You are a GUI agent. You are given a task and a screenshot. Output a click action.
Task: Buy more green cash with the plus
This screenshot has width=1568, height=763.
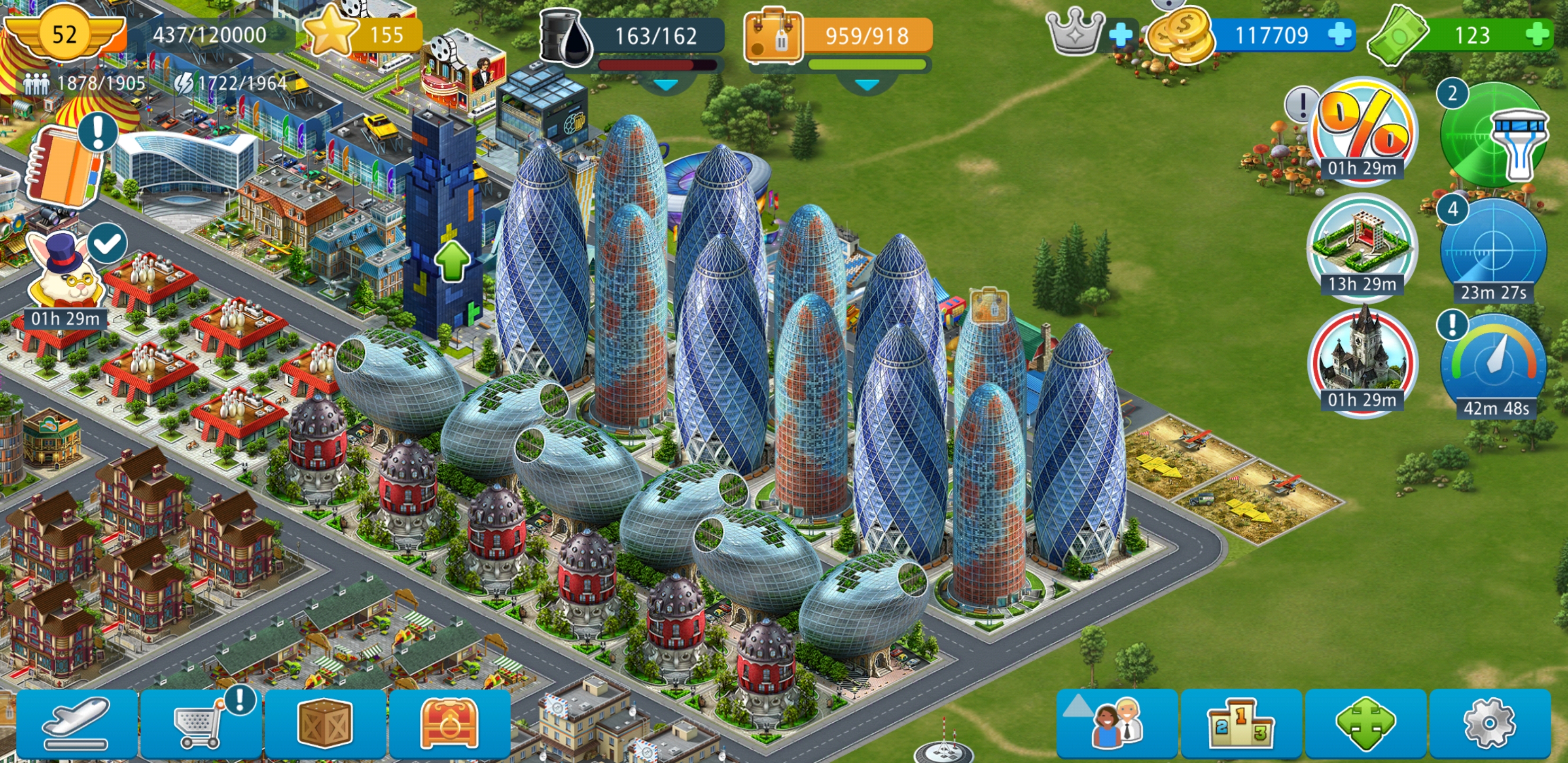pos(1538,34)
